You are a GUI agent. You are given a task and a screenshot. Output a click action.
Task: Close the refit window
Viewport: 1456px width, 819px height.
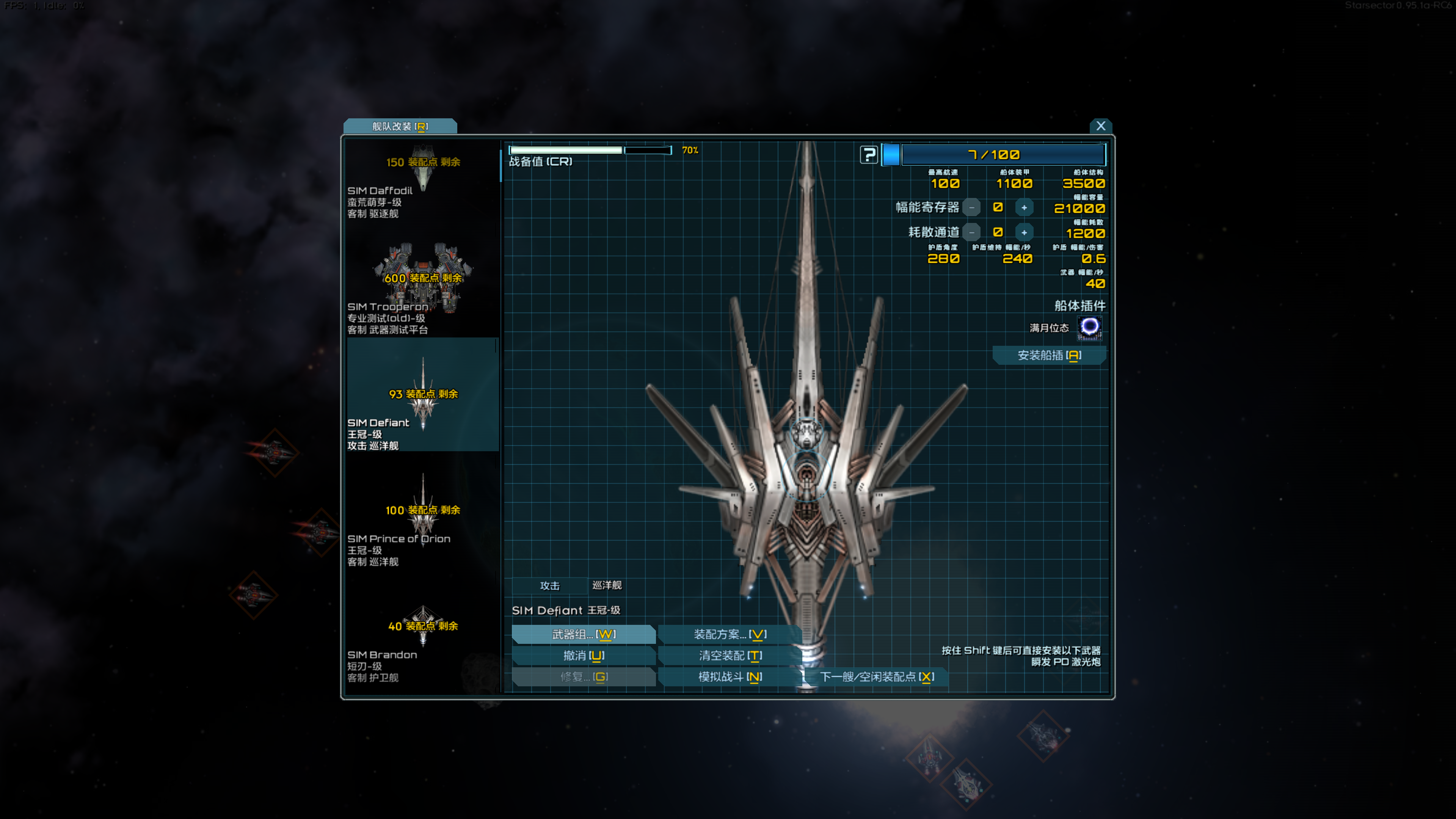[x=1100, y=126]
